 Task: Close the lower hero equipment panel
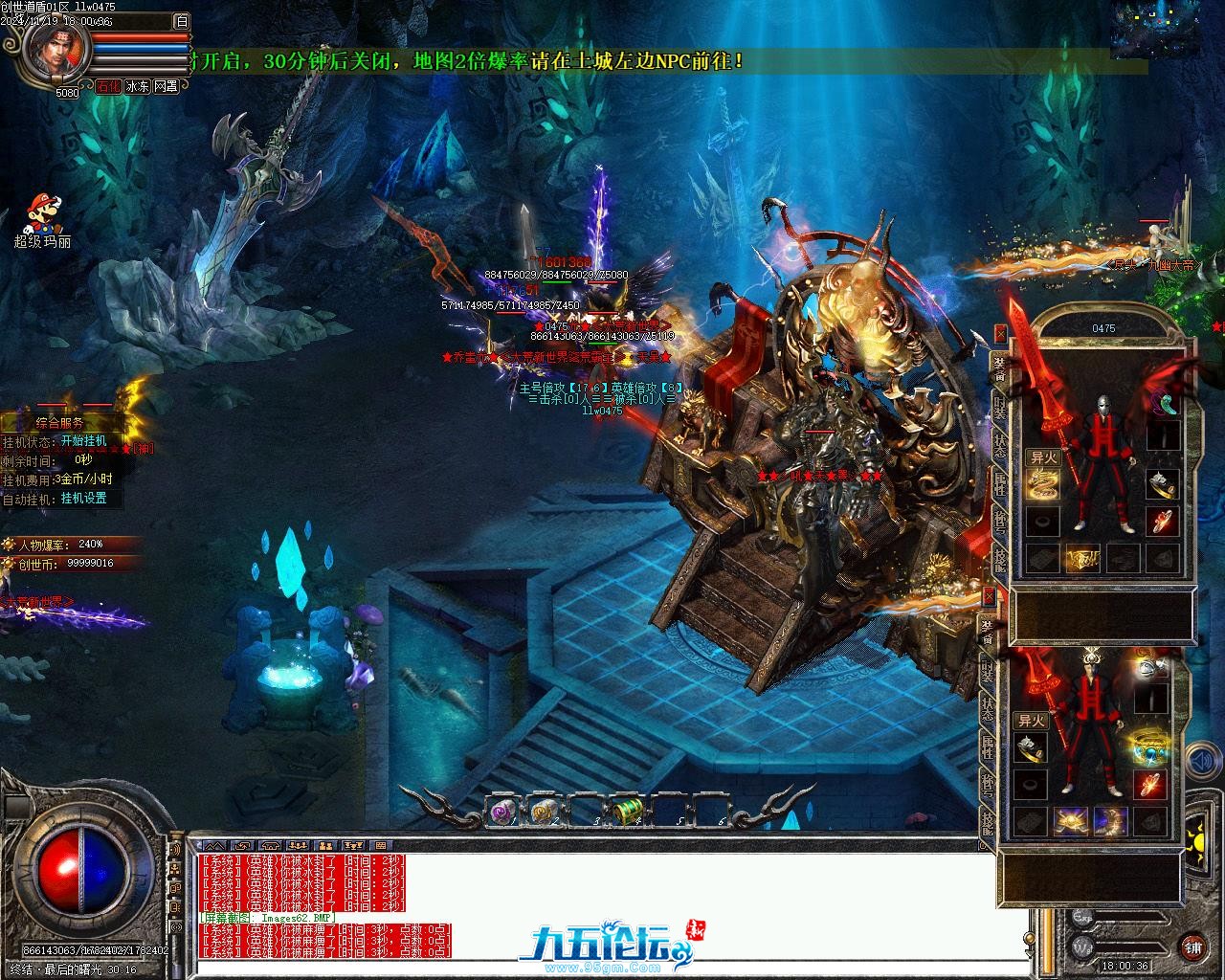988,596
